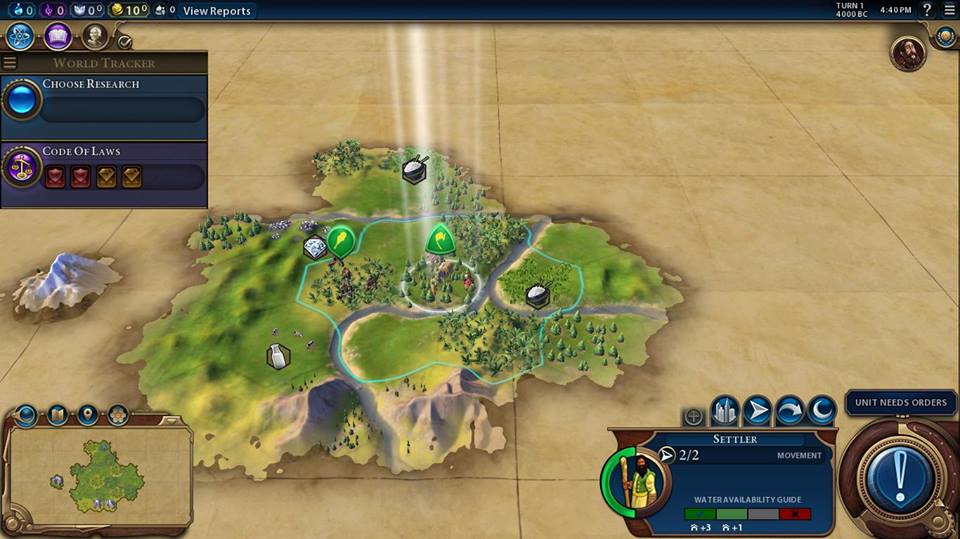Activate the Found City skyline action

tap(725, 410)
